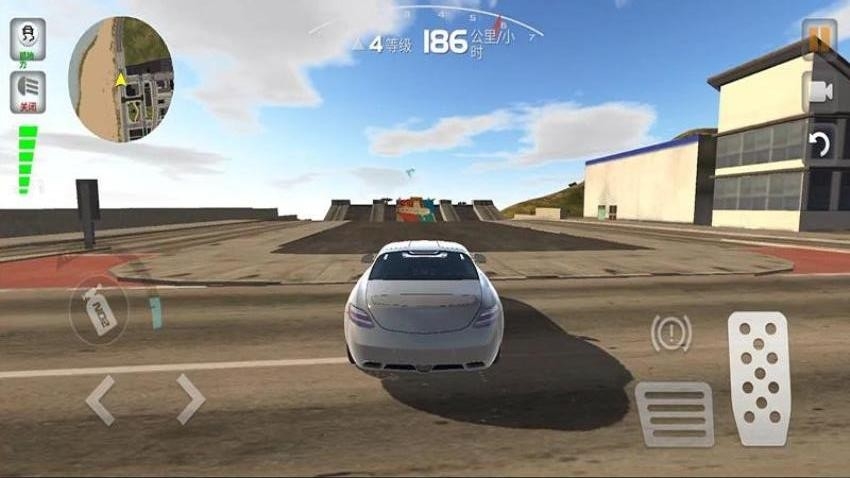
Task: Tap the gas accelerator pedal
Action: [759, 377]
